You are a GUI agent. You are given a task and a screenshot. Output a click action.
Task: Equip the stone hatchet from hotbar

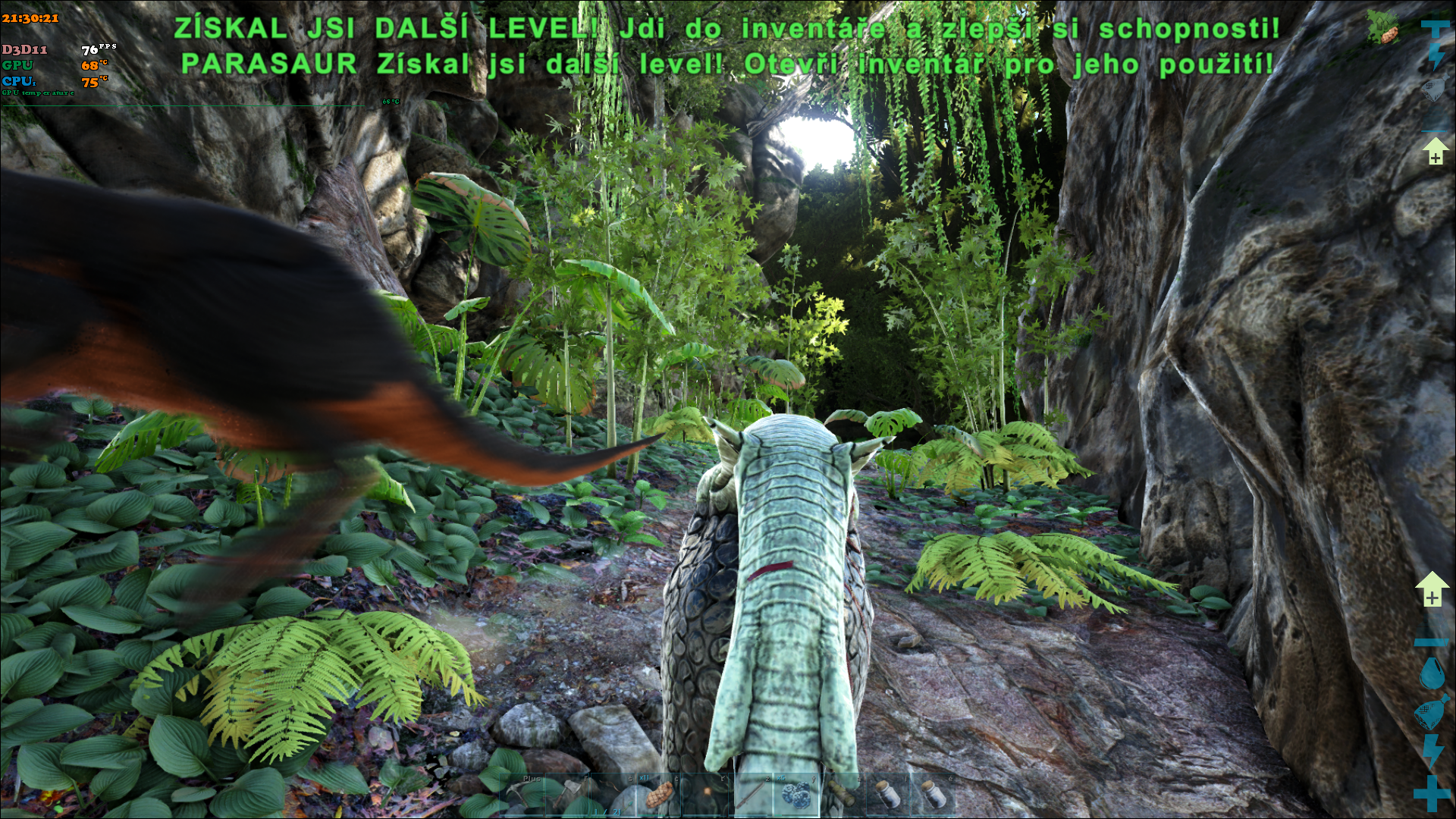(568, 795)
